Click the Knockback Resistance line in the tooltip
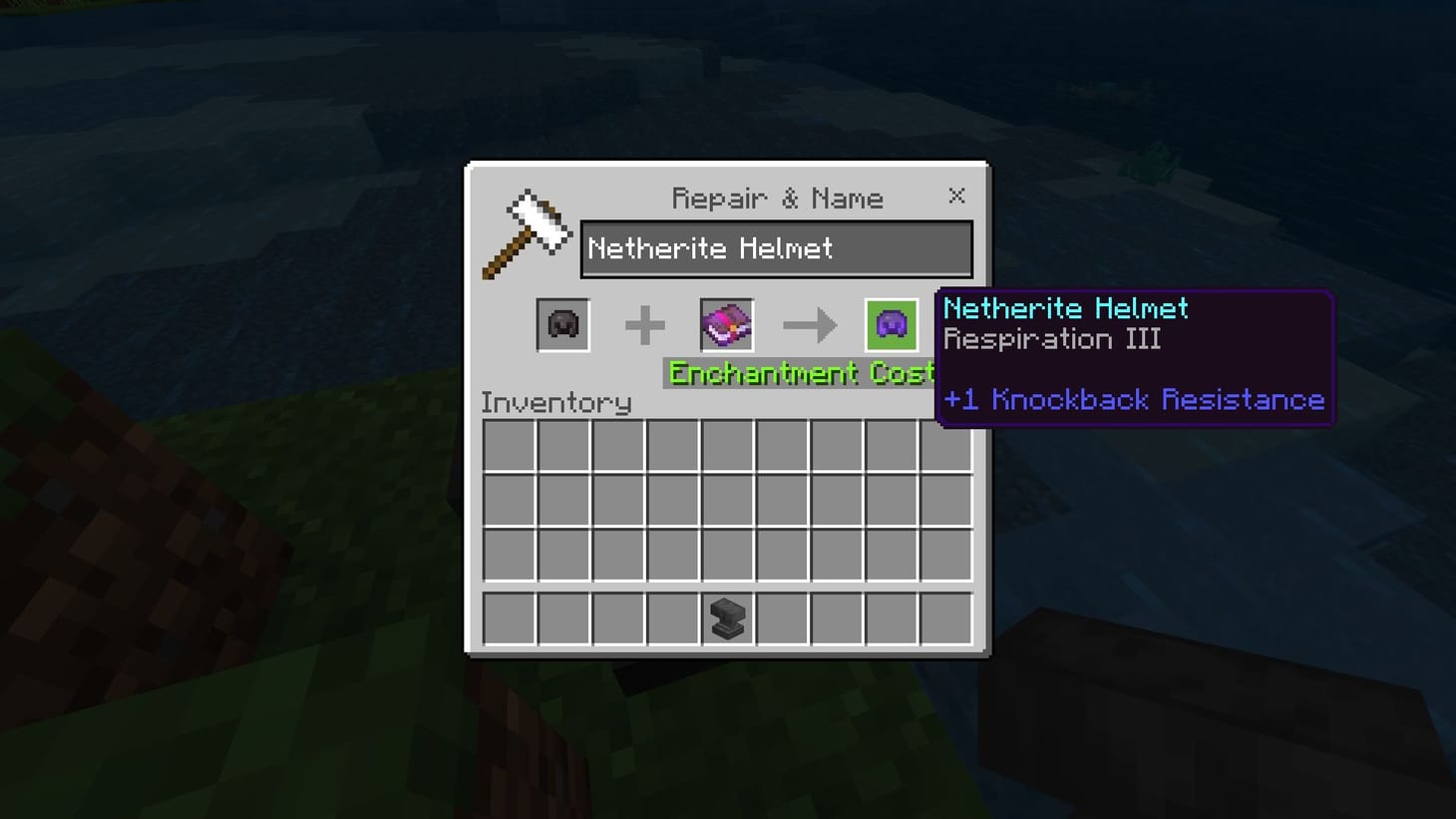Screen dimensions: 1456x819 point(1134,399)
